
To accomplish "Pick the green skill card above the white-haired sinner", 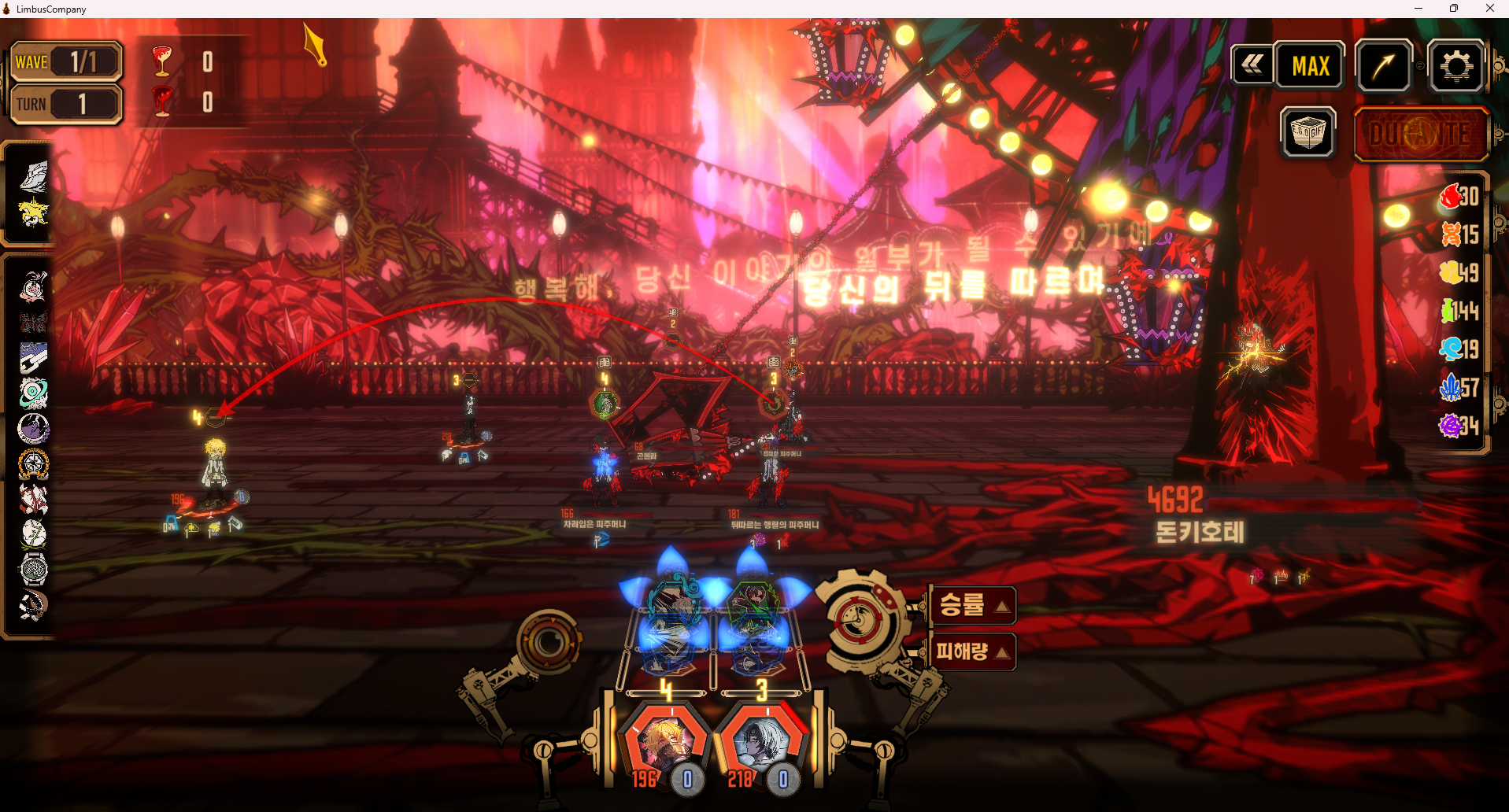I will [754, 622].
